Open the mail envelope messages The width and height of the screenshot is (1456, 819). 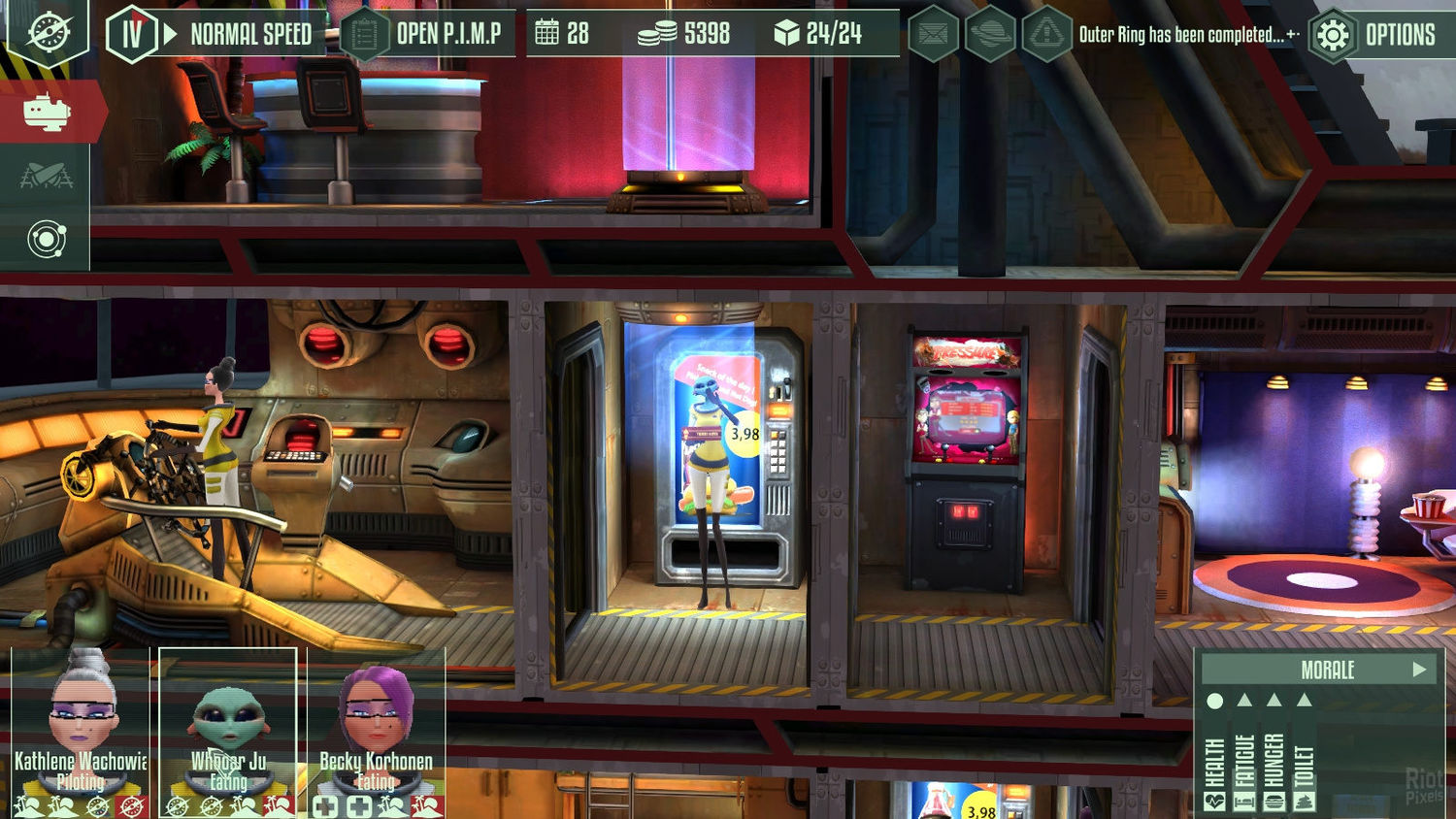click(933, 36)
